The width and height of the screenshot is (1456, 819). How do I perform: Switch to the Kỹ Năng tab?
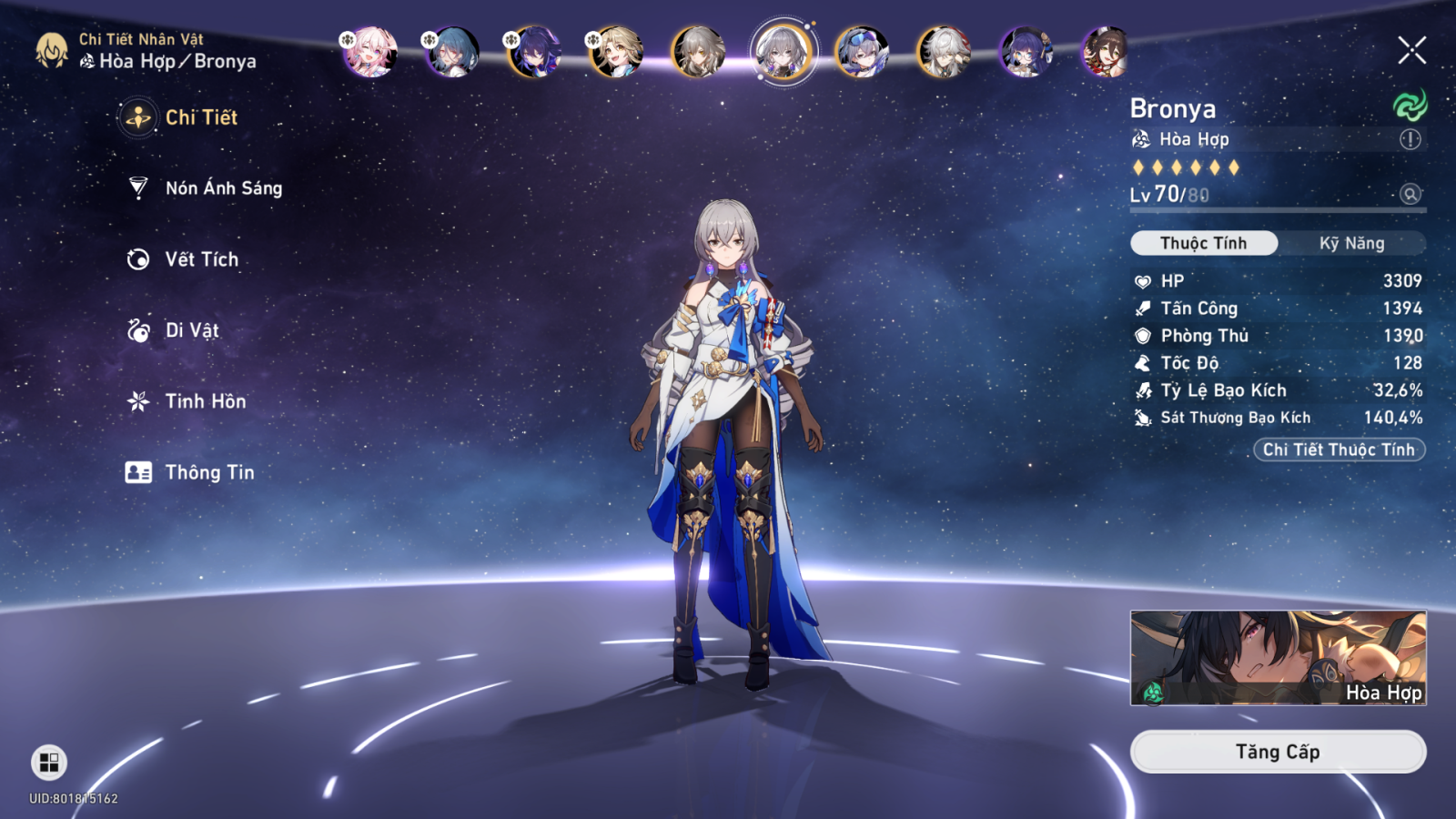(1351, 243)
